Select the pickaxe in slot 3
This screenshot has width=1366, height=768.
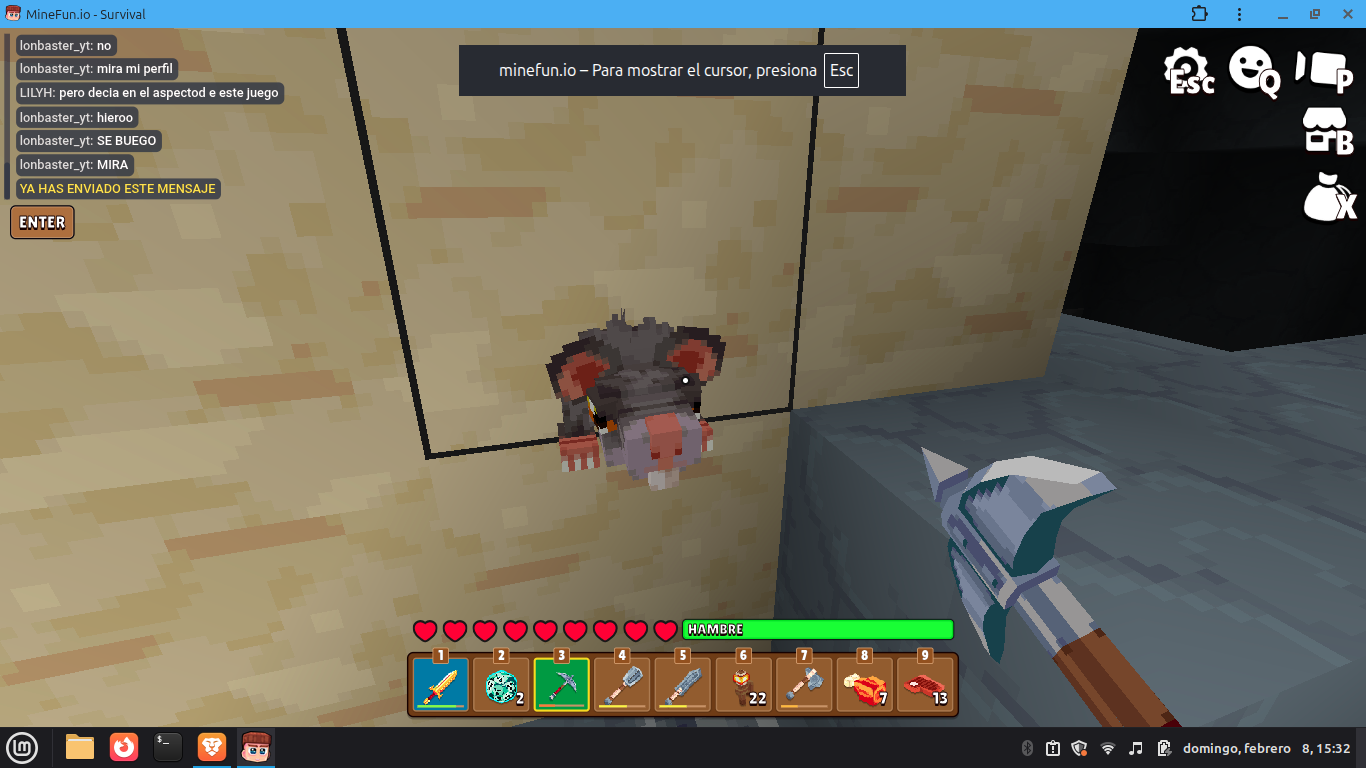click(x=561, y=685)
